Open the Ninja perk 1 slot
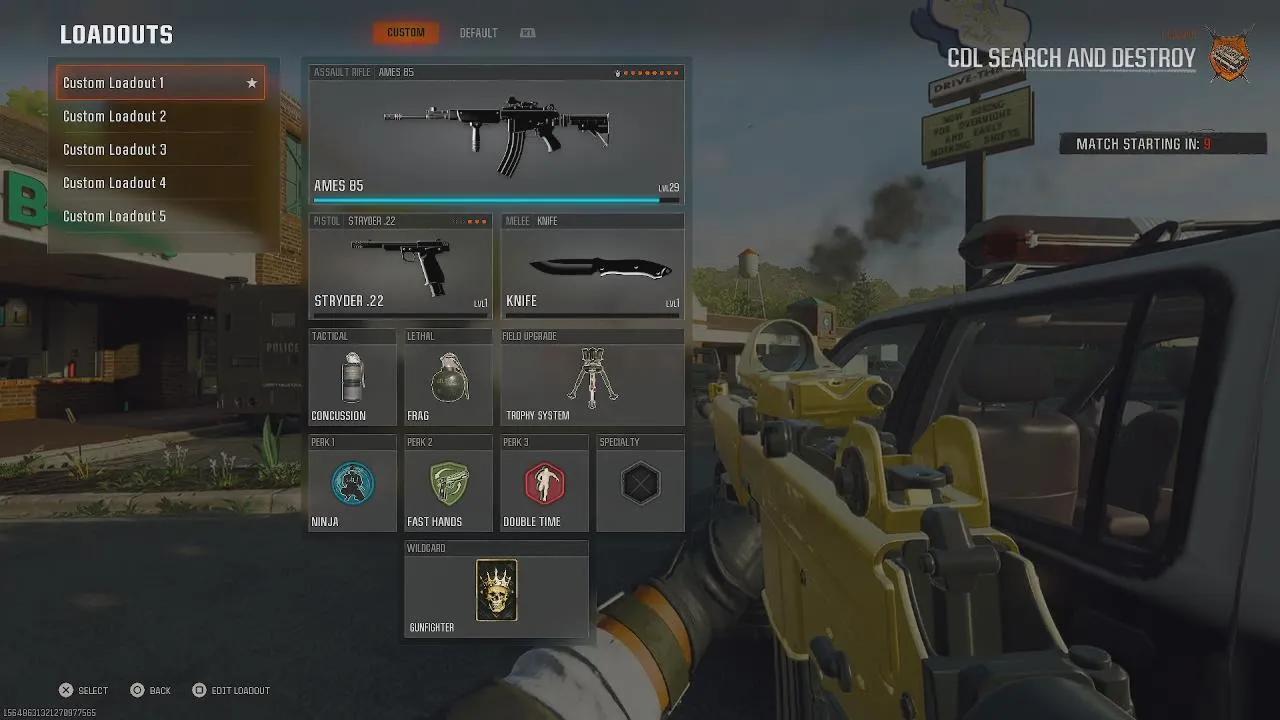Image resolution: width=1280 pixels, height=720 pixels. click(352, 485)
